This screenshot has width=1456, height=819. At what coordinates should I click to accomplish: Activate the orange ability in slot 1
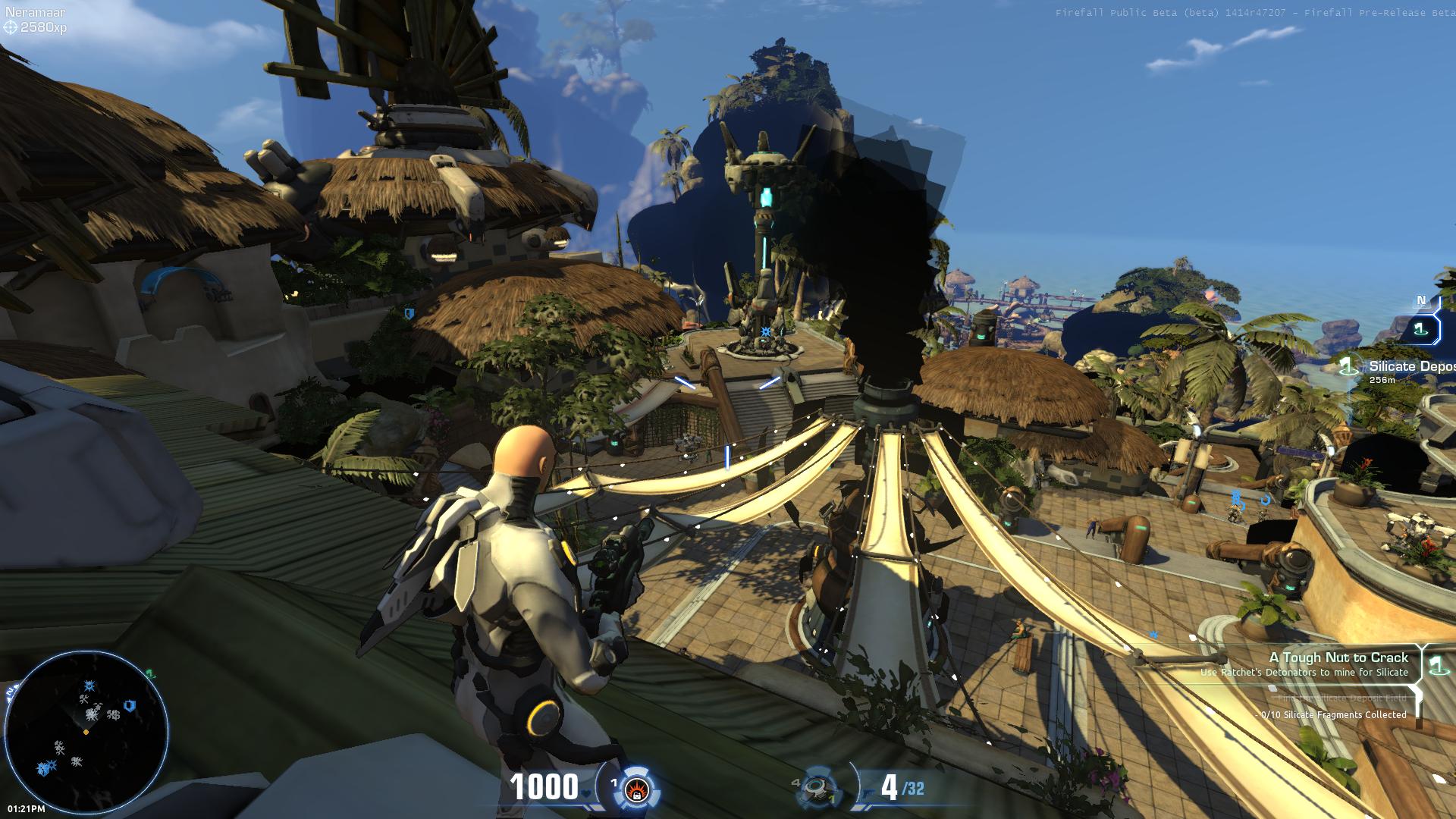(x=635, y=789)
